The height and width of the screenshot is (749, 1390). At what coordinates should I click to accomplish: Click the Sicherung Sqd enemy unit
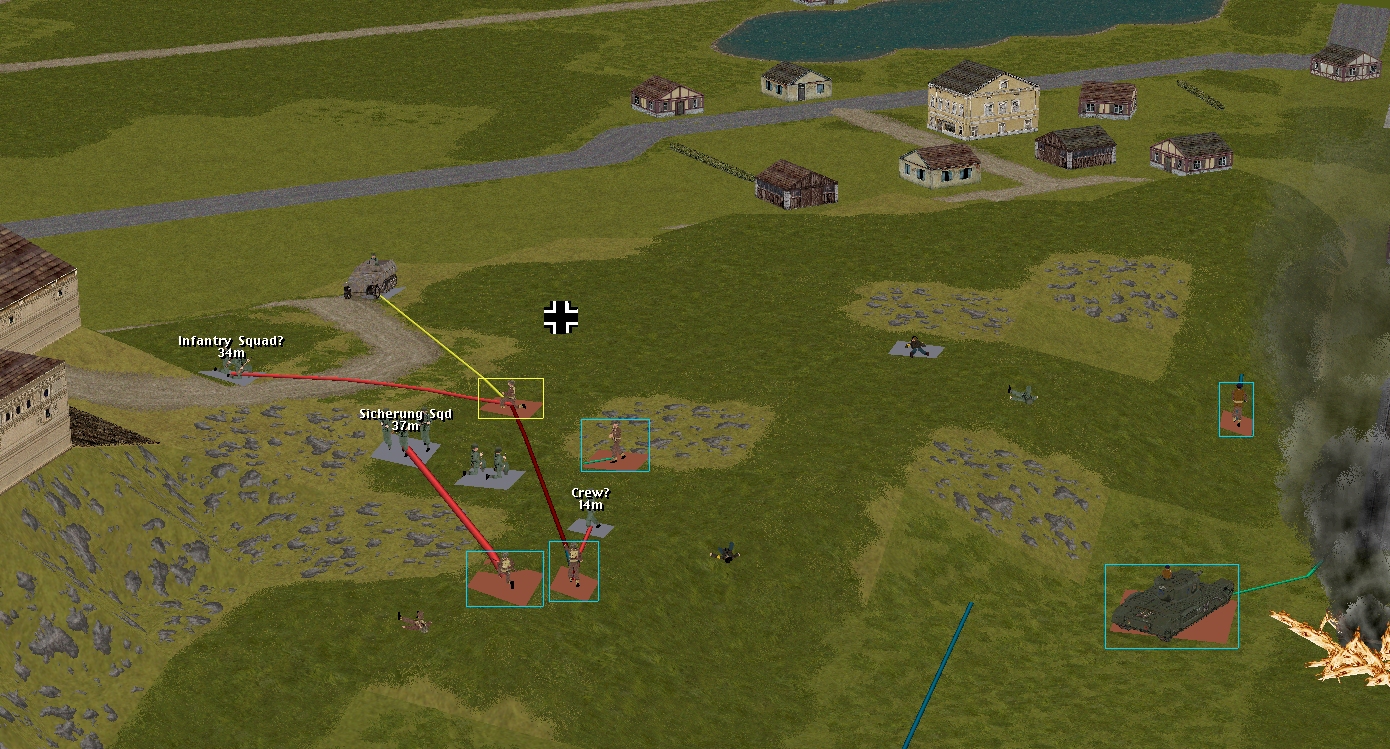click(x=405, y=442)
